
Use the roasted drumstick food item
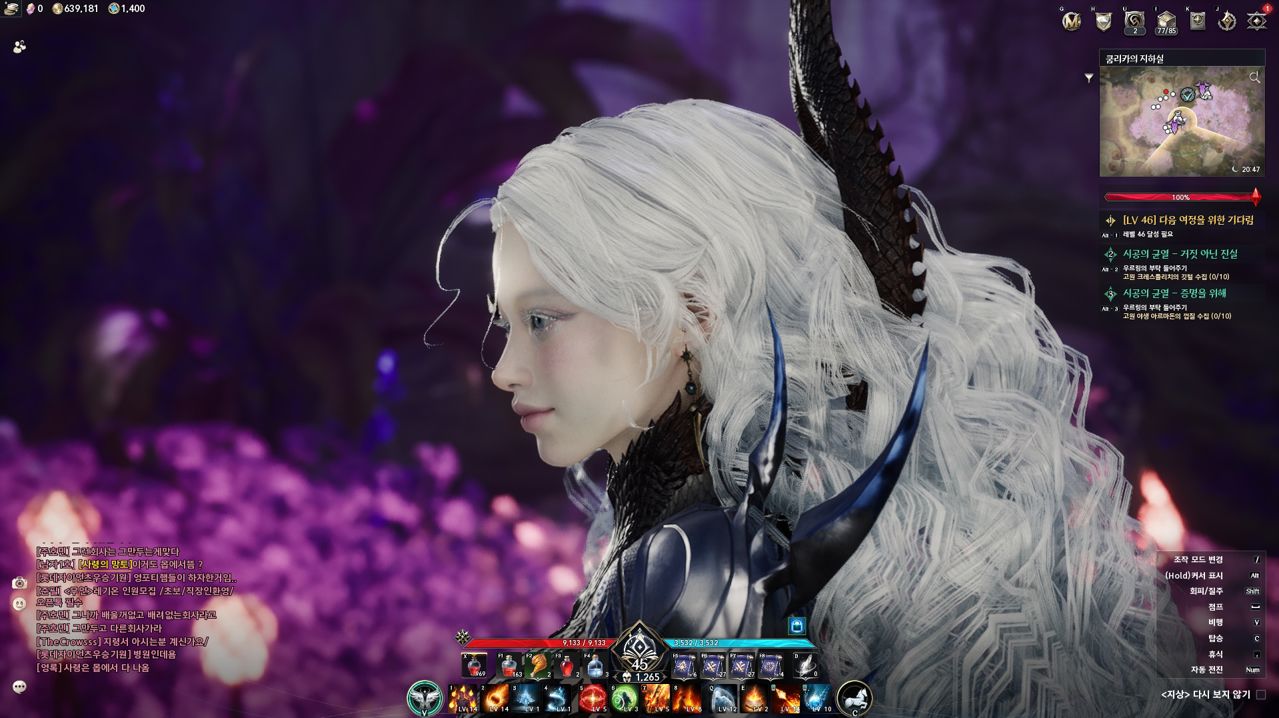(541, 665)
